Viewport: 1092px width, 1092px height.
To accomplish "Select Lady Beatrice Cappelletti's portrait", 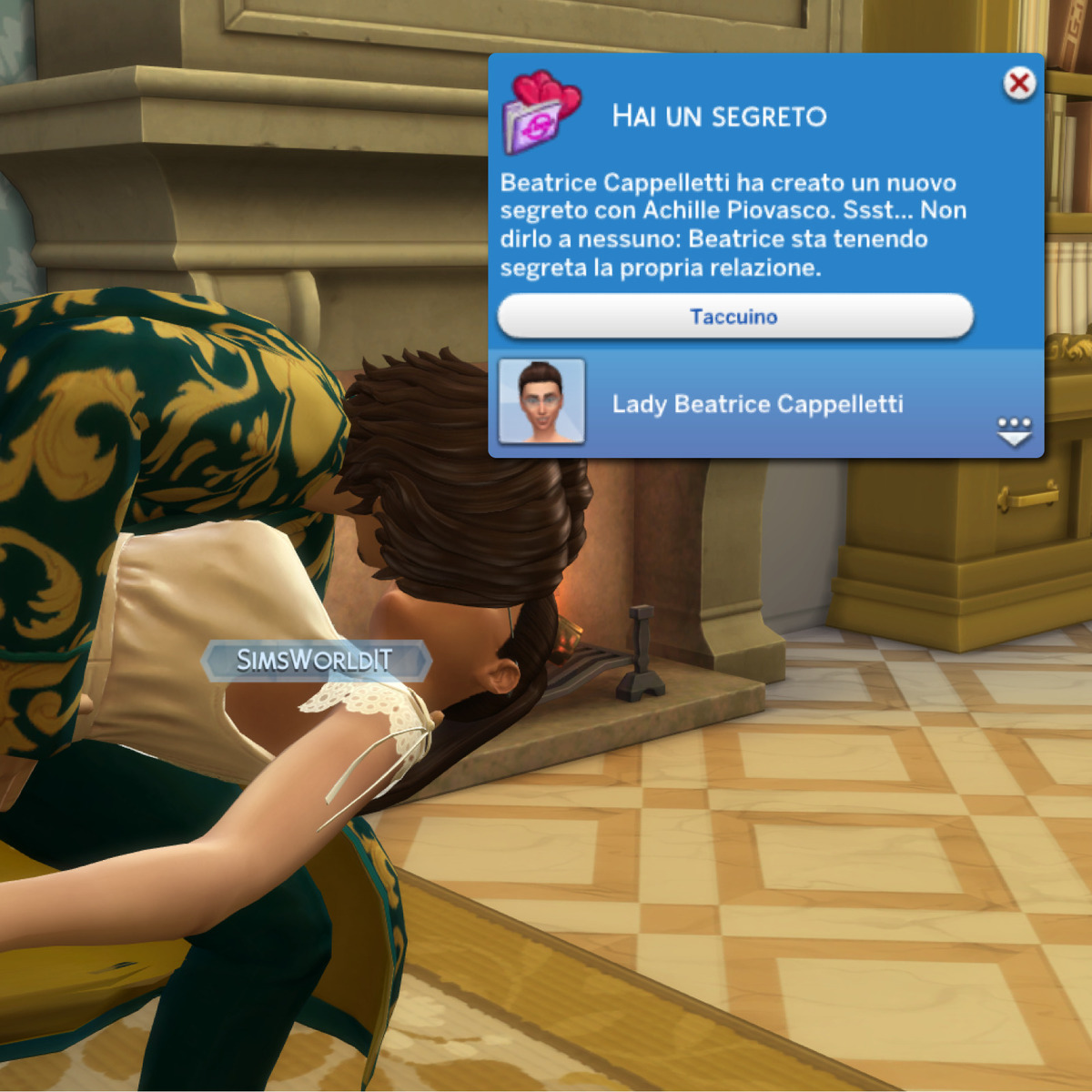I will pyautogui.click(x=541, y=401).
